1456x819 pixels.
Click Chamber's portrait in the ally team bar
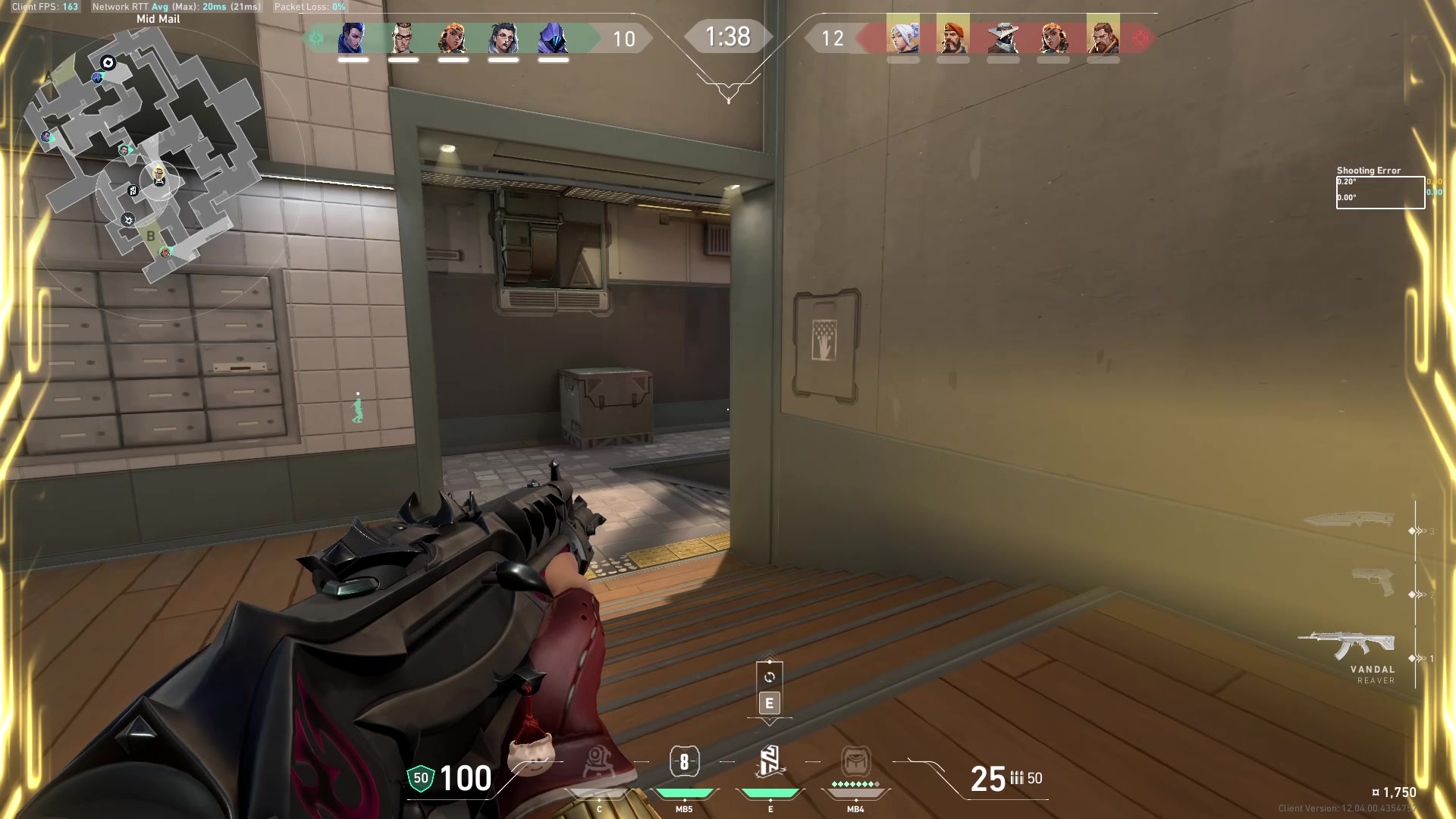tap(402, 36)
